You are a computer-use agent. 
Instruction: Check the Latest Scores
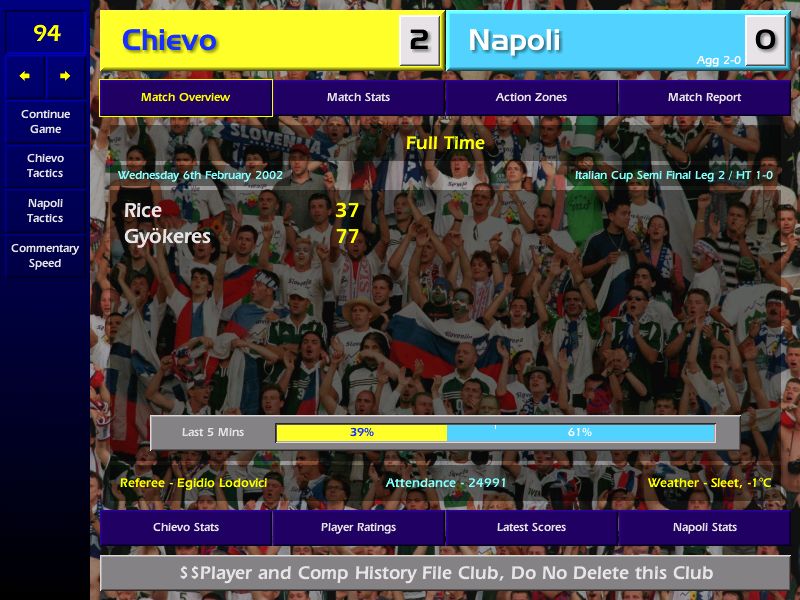click(531, 527)
